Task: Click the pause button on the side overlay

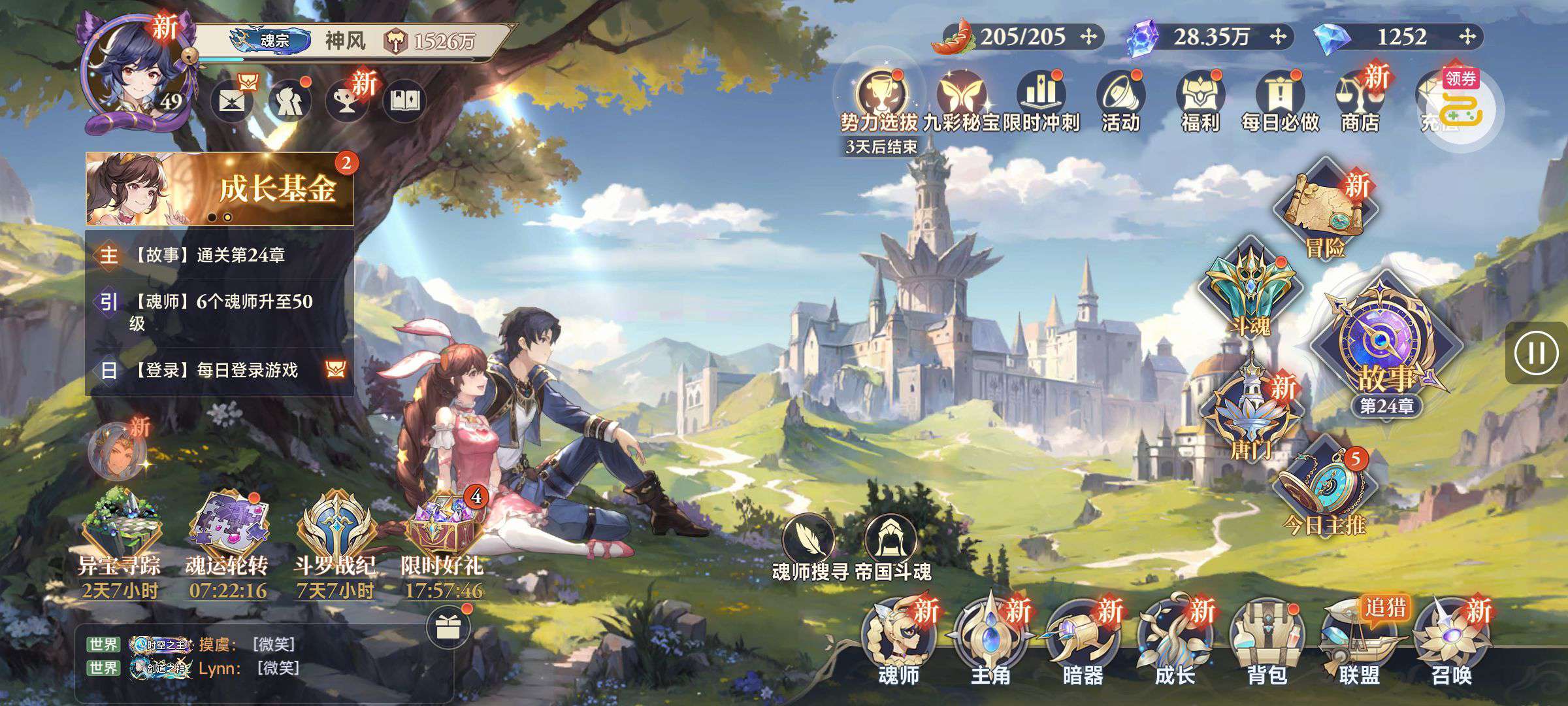Action: click(x=1536, y=353)
